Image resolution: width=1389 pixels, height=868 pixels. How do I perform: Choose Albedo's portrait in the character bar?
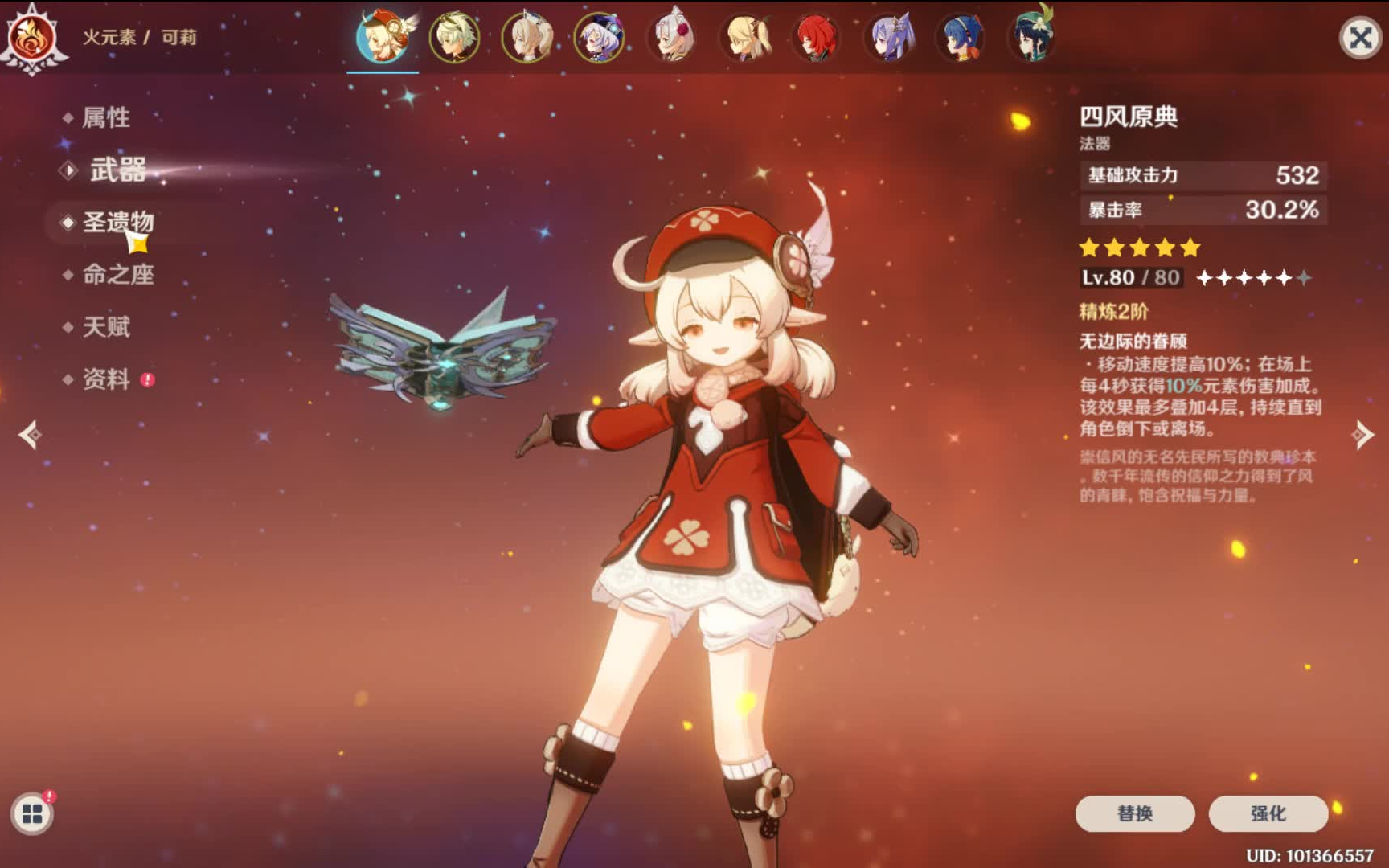[455, 37]
